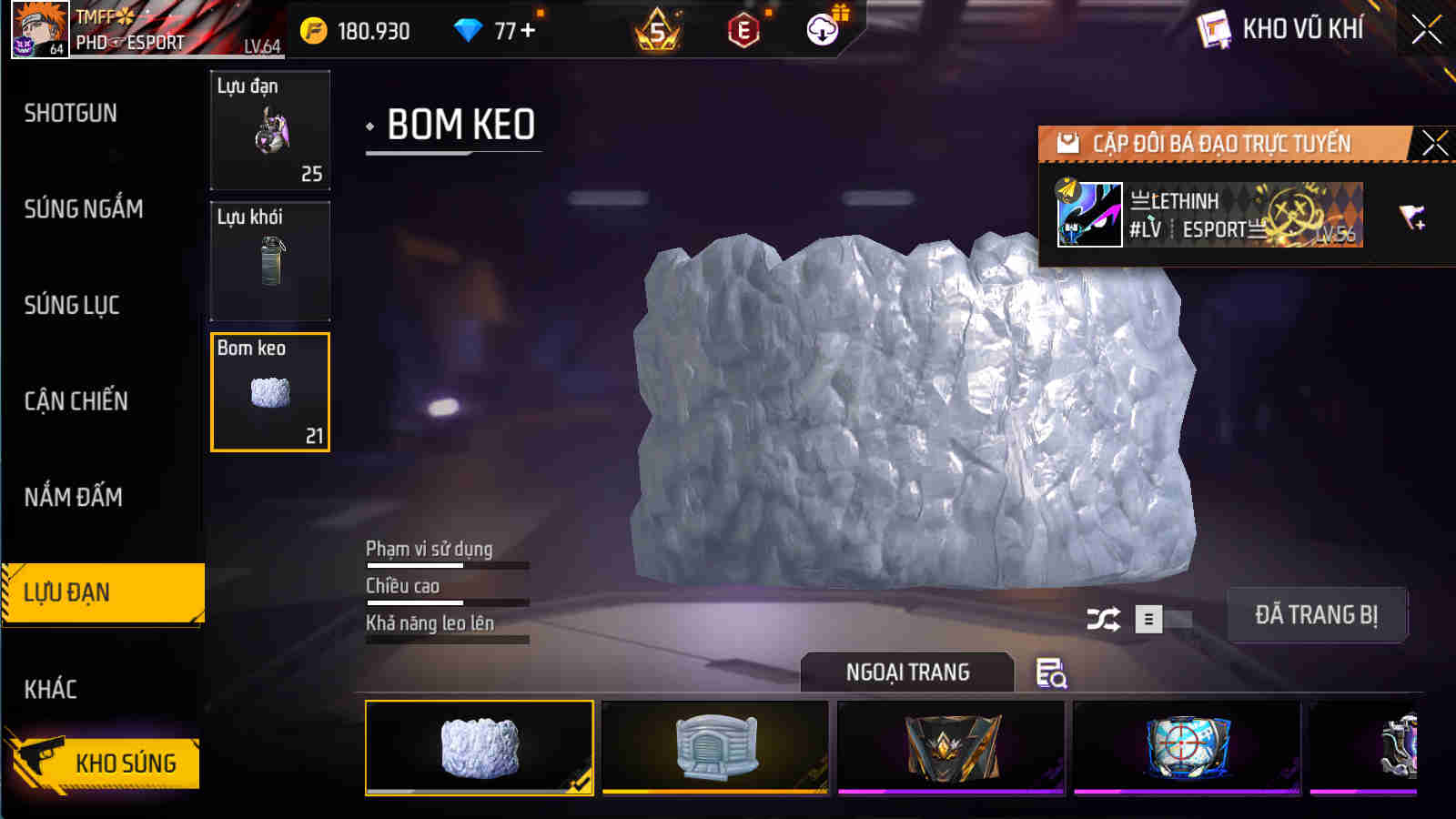Toggle the list view icon beside the shuffle button
The image size is (1456, 819).
(1148, 617)
